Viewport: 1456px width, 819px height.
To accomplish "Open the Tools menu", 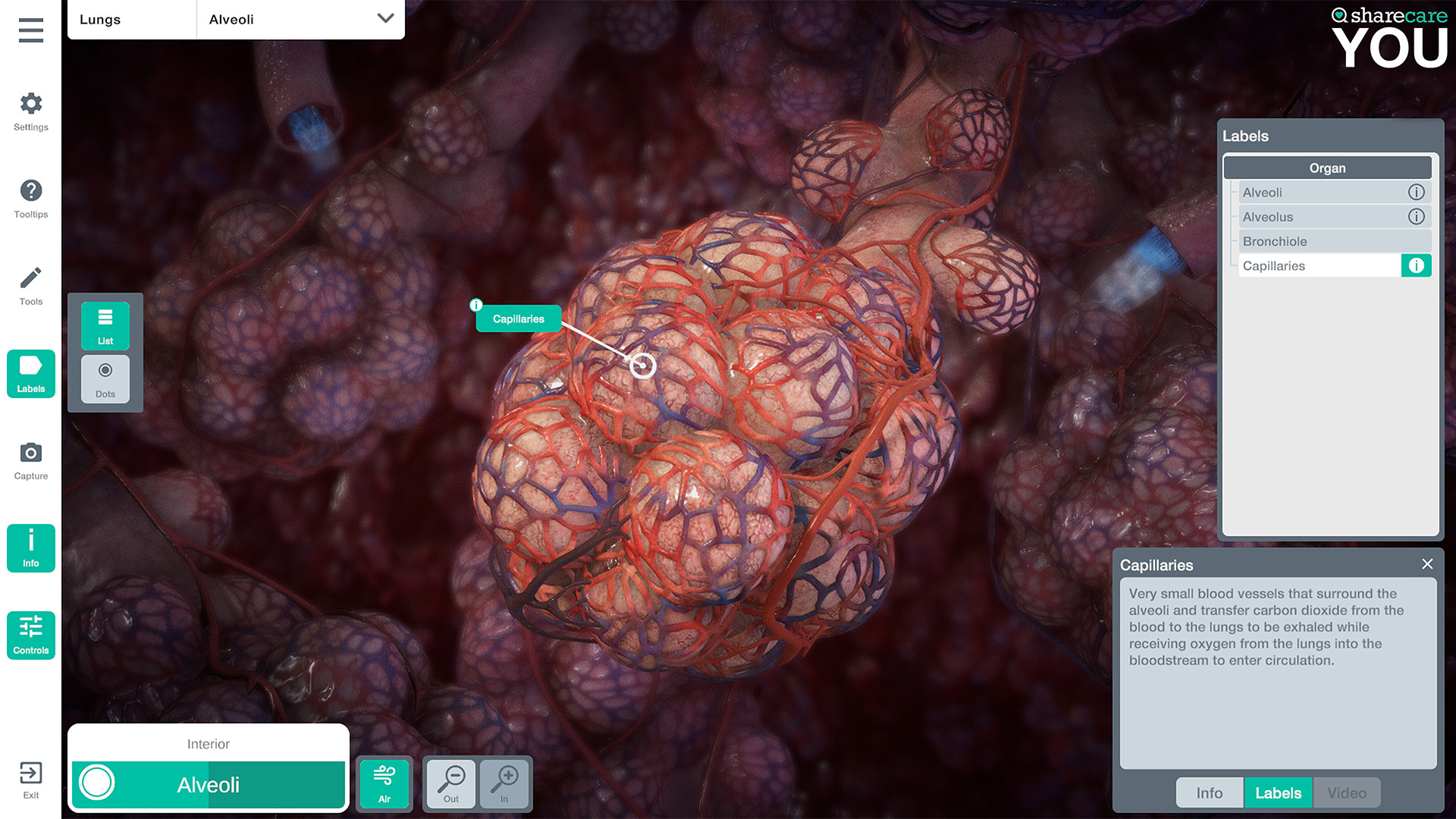I will [30, 284].
